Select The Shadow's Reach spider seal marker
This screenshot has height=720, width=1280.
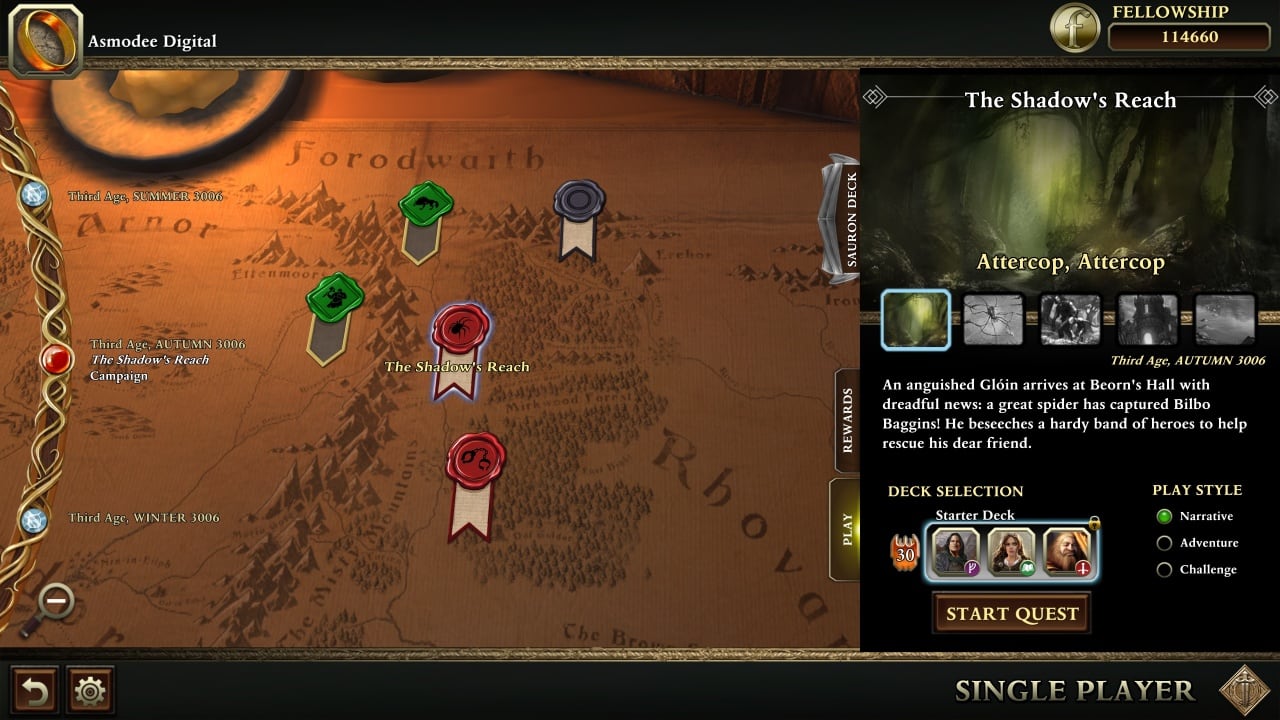pos(460,330)
